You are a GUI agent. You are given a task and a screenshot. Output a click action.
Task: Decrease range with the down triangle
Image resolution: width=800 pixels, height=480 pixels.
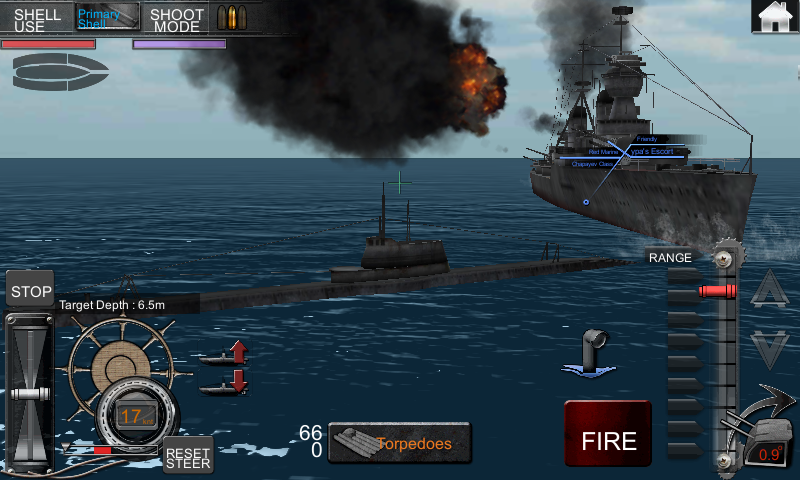(770, 349)
